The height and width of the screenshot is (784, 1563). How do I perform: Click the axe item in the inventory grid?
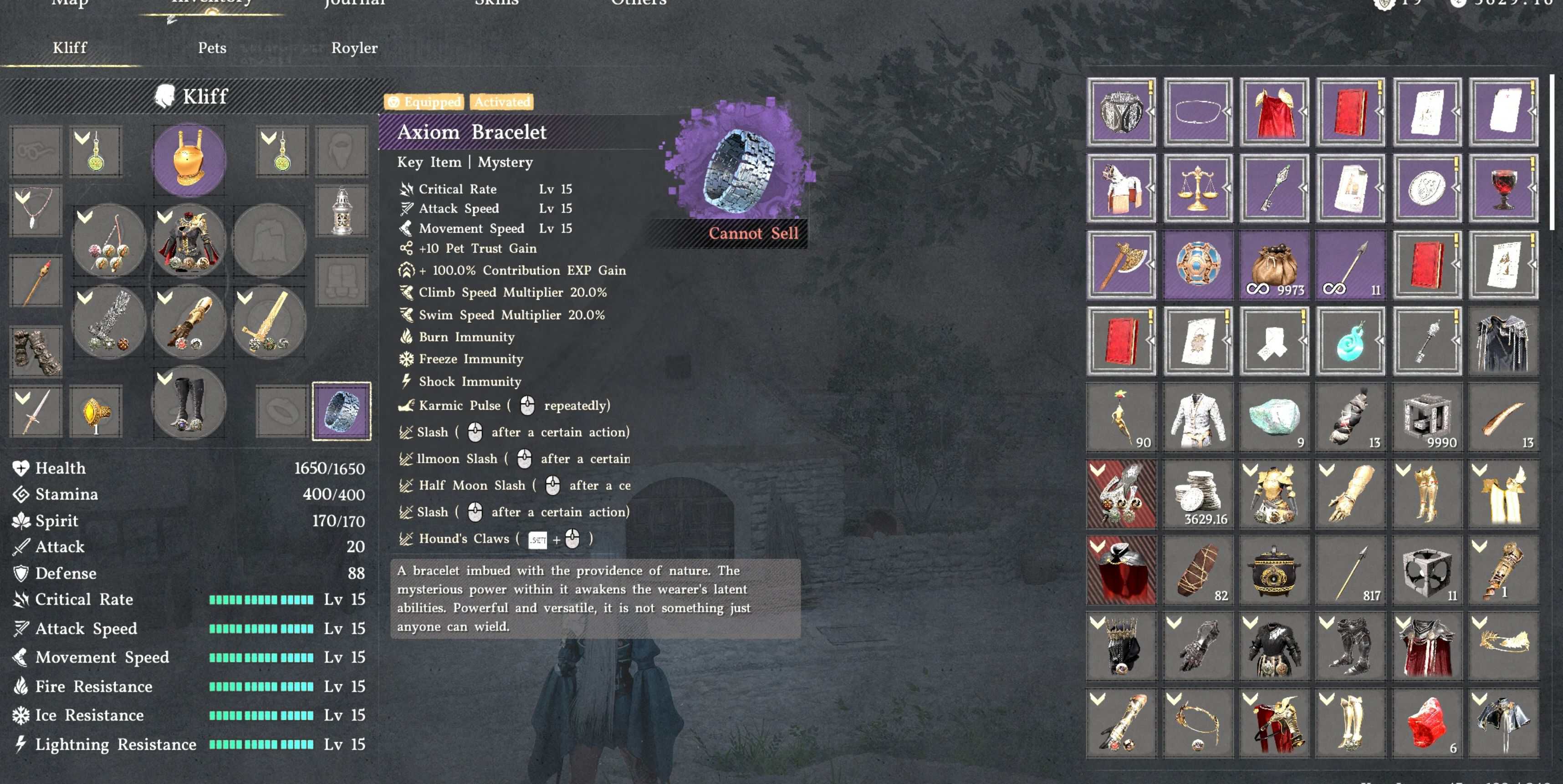(1121, 265)
